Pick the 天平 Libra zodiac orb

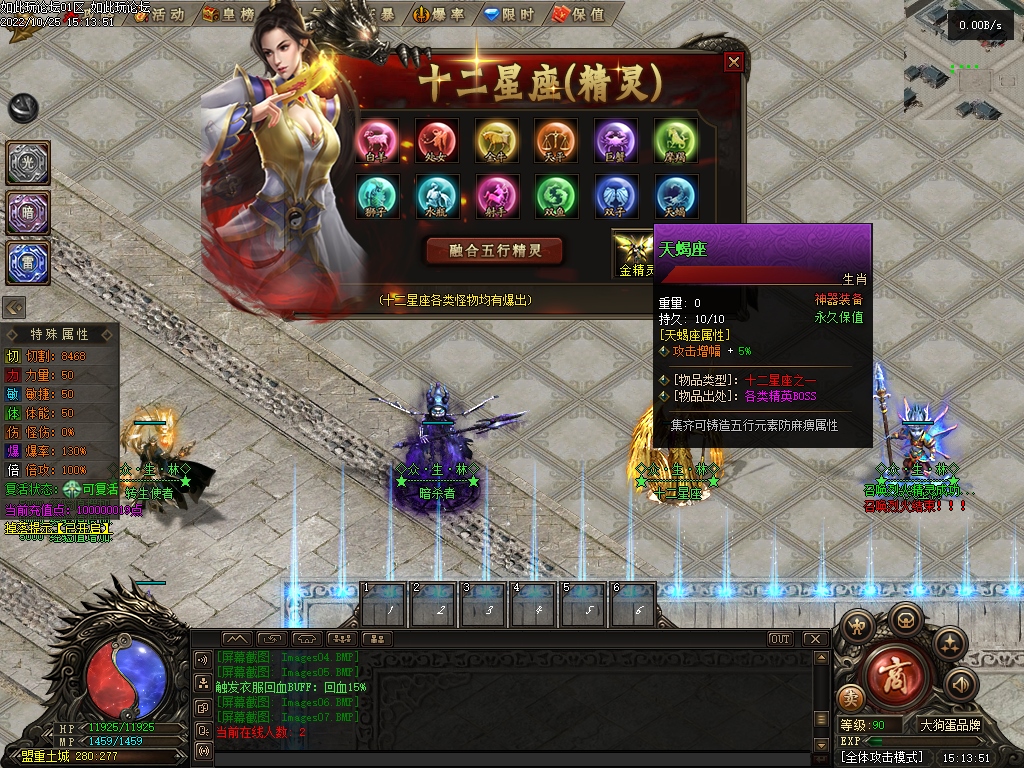[x=556, y=140]
